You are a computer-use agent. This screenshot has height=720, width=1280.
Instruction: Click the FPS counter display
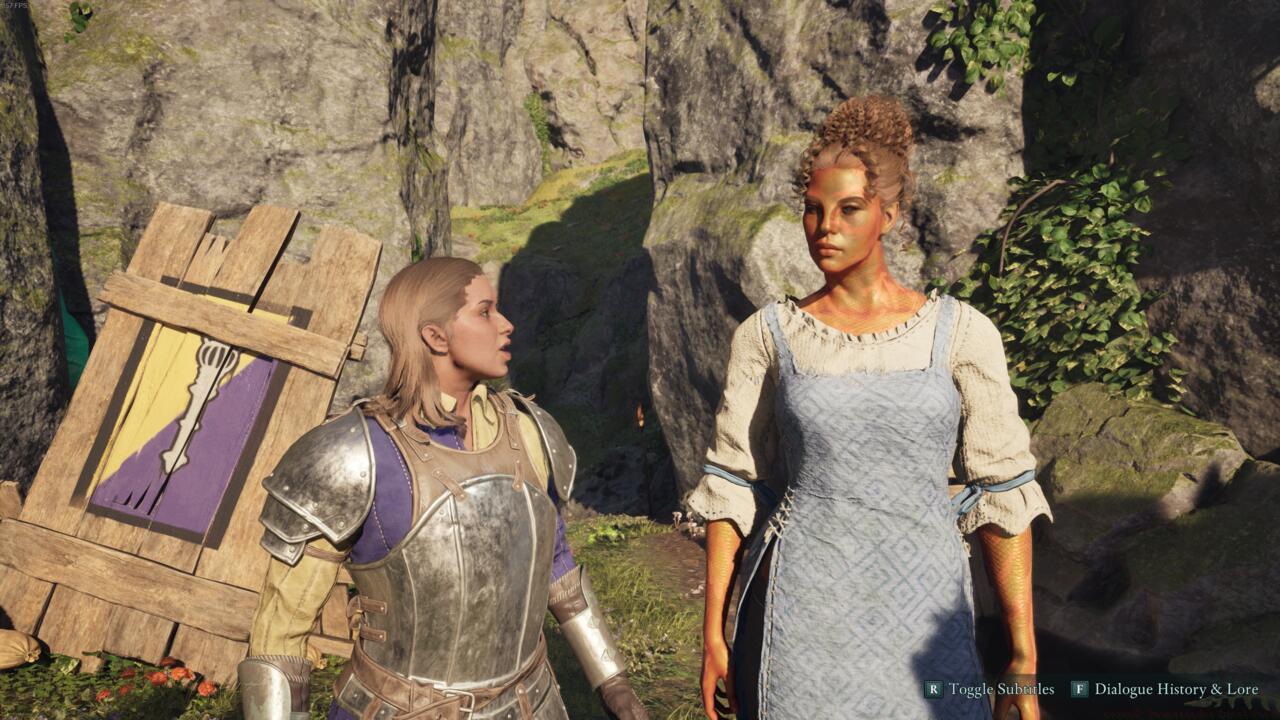point(14,5)
